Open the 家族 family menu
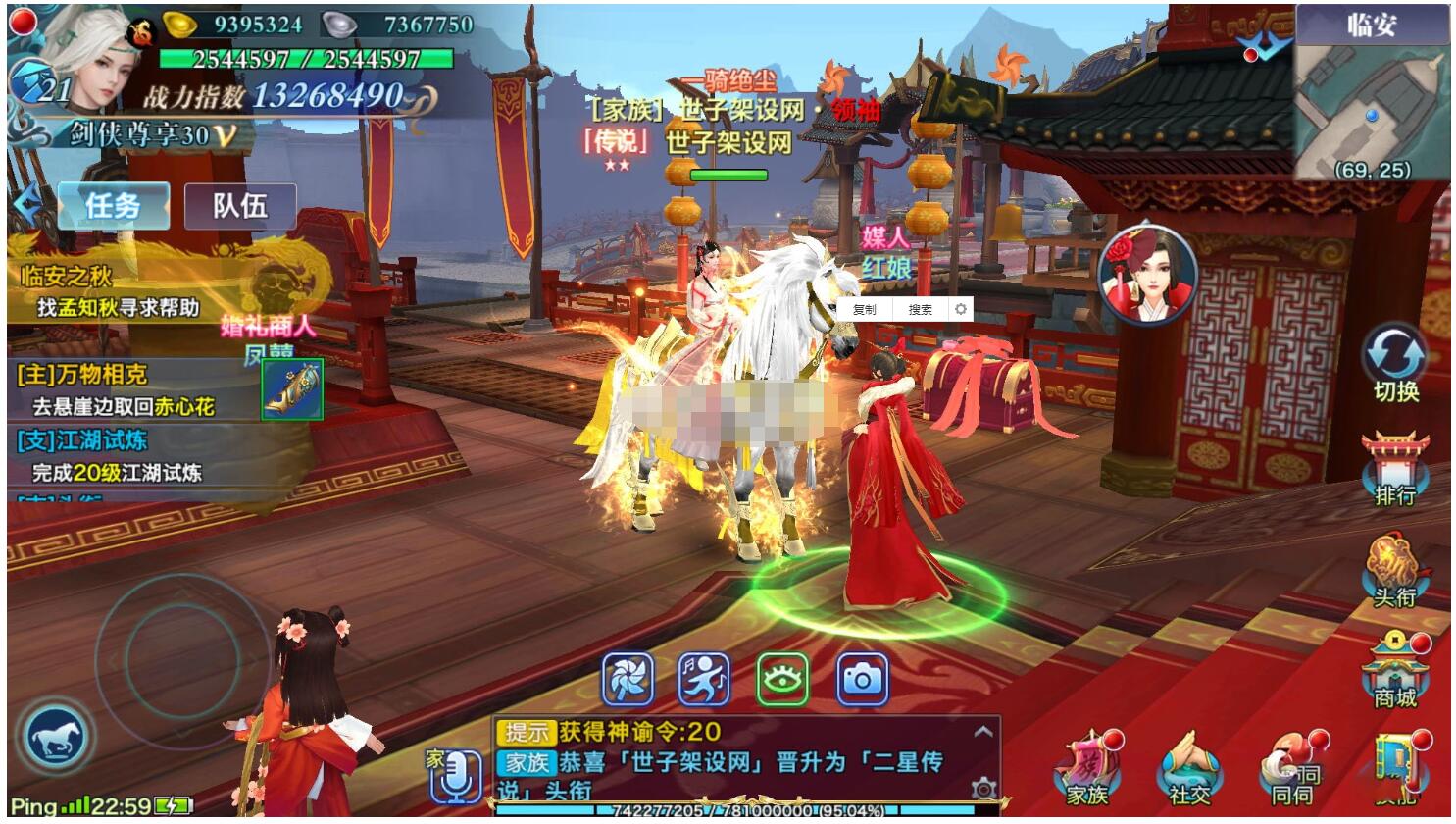 [x=1086, y=770]
